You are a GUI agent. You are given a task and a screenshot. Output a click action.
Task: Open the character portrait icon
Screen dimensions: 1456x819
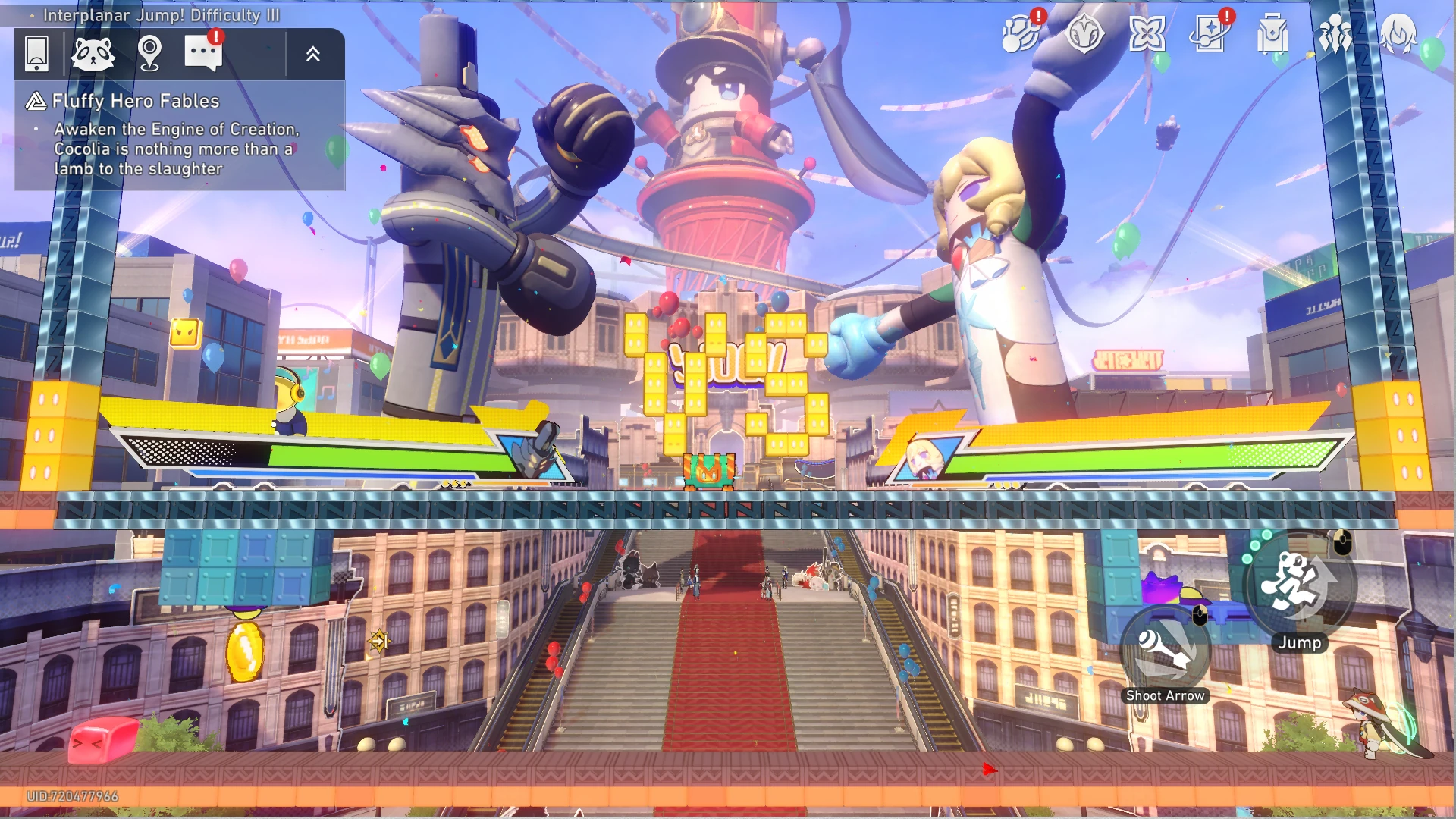pos(1398,34)
